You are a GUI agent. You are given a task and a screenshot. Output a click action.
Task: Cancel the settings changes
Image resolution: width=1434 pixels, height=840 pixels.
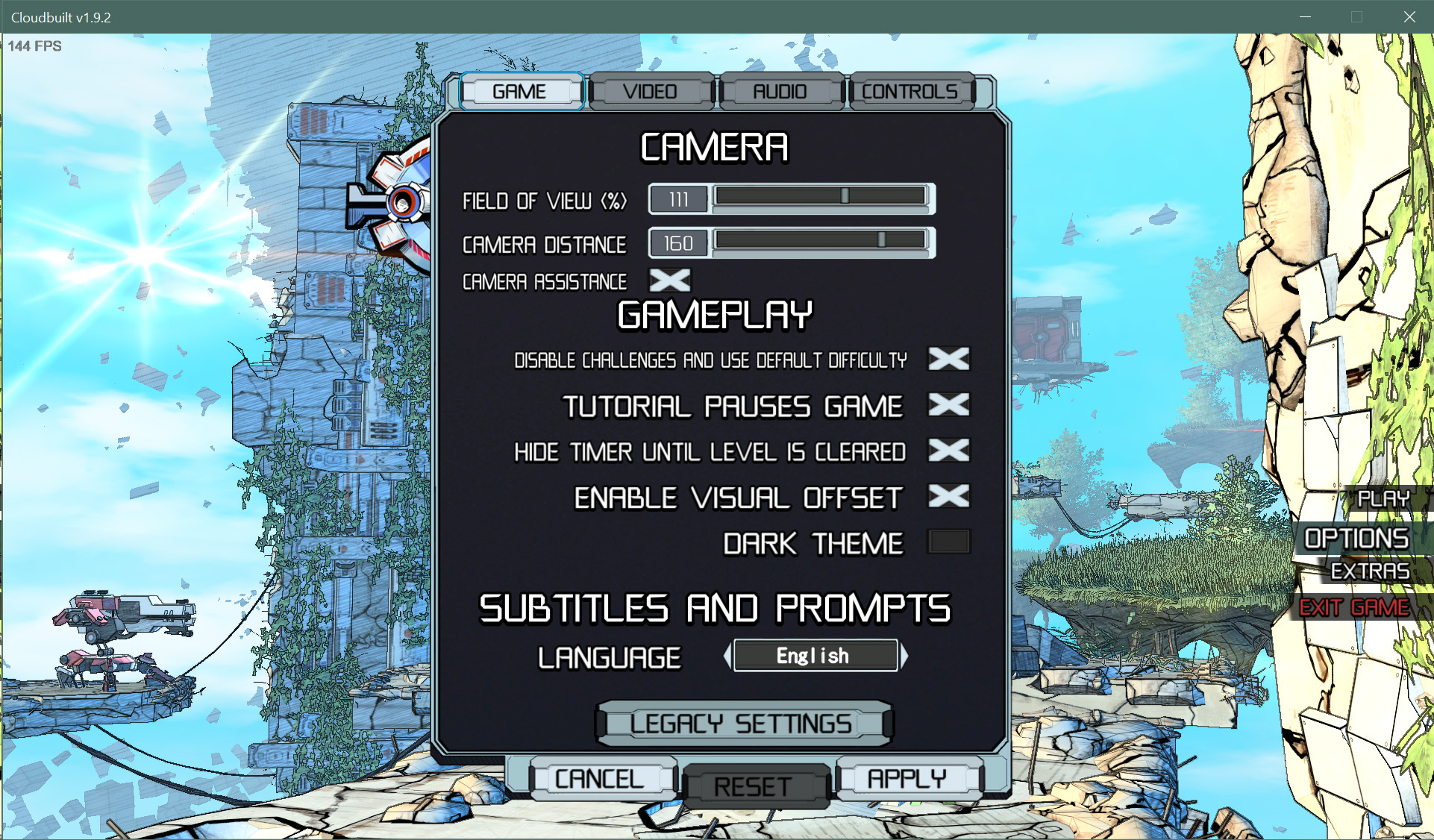point(599,777)
